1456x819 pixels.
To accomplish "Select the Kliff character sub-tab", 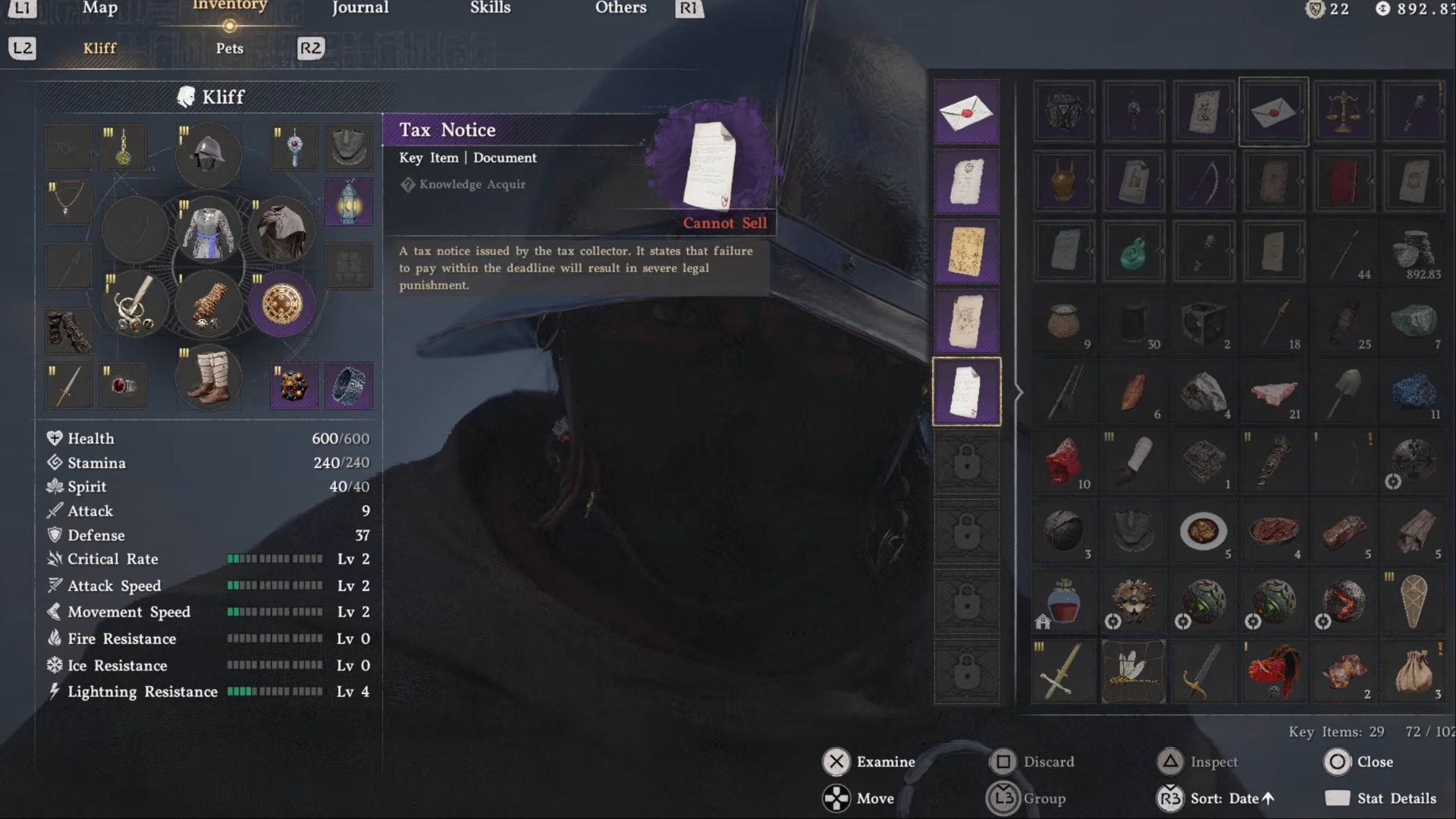I will click(x=99, y=49).
